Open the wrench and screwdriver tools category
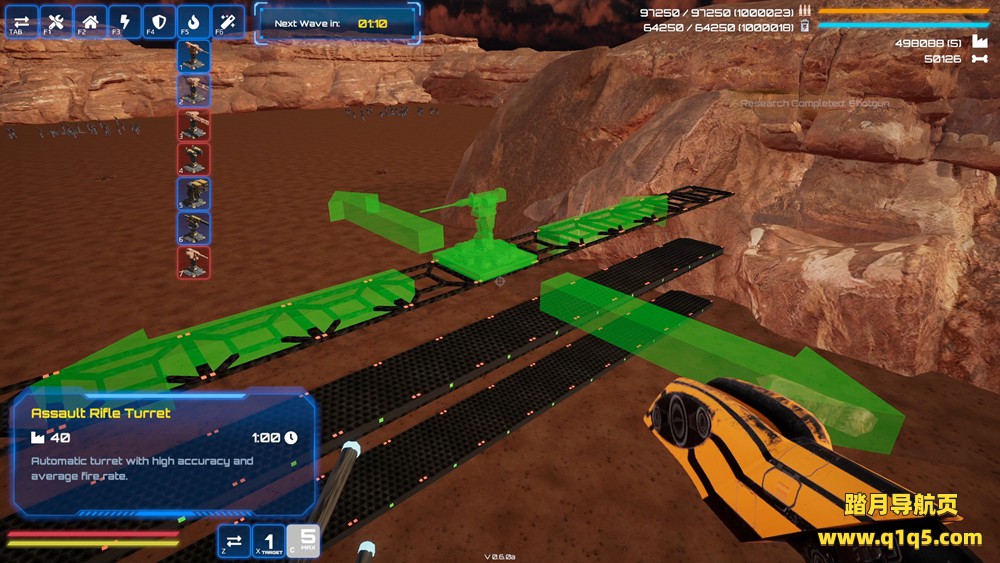 56,21
